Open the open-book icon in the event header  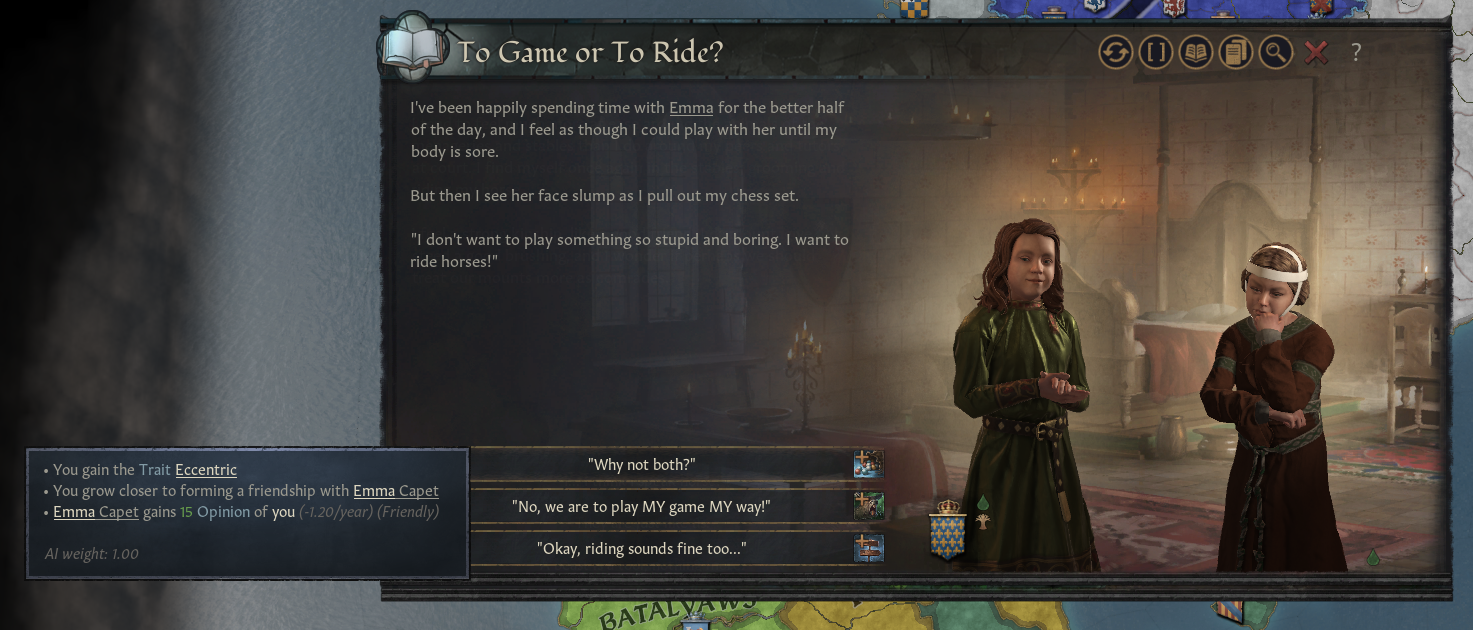(x=1196, y=53)
